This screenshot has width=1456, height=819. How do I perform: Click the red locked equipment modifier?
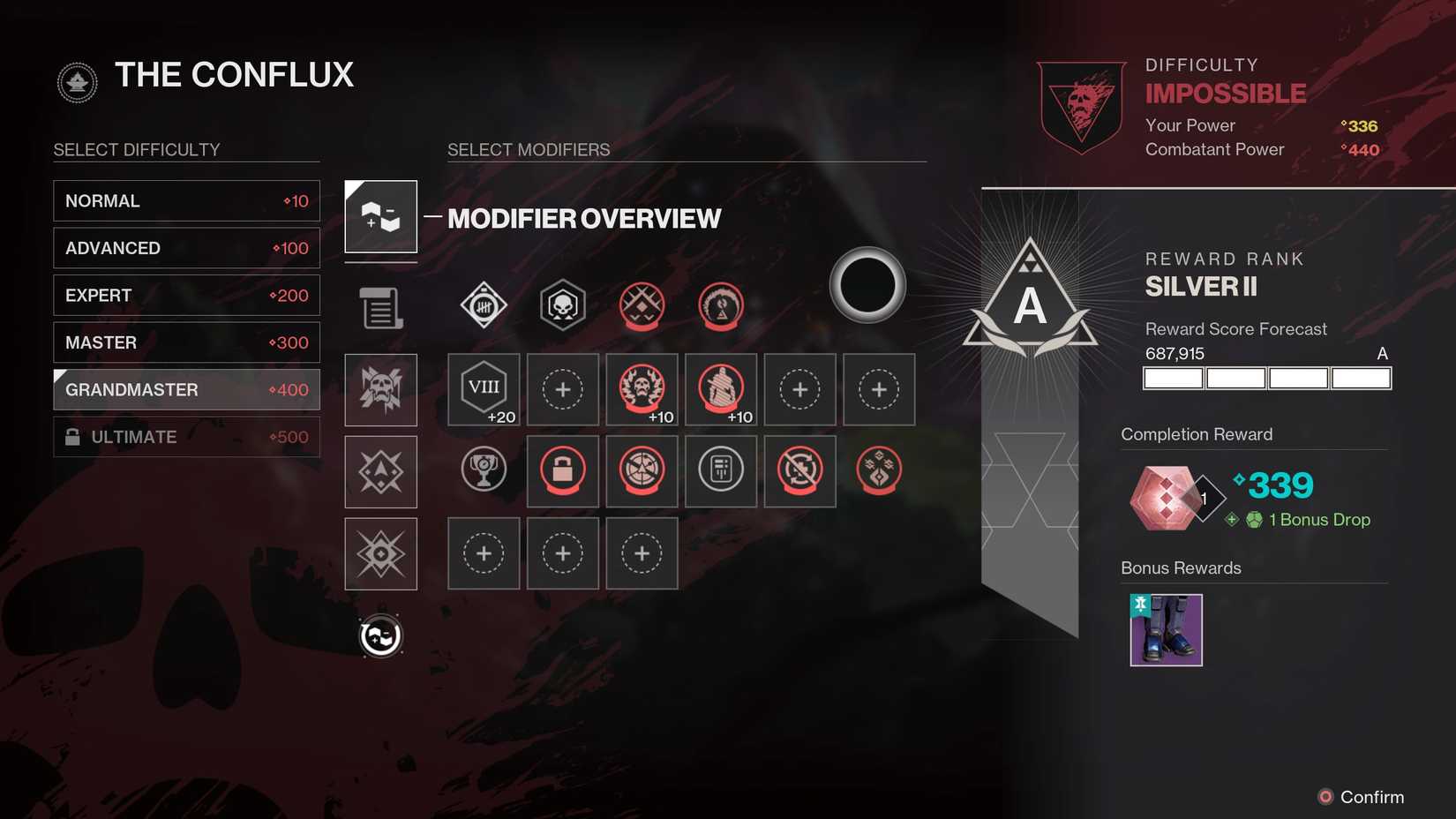pos(562,471)
